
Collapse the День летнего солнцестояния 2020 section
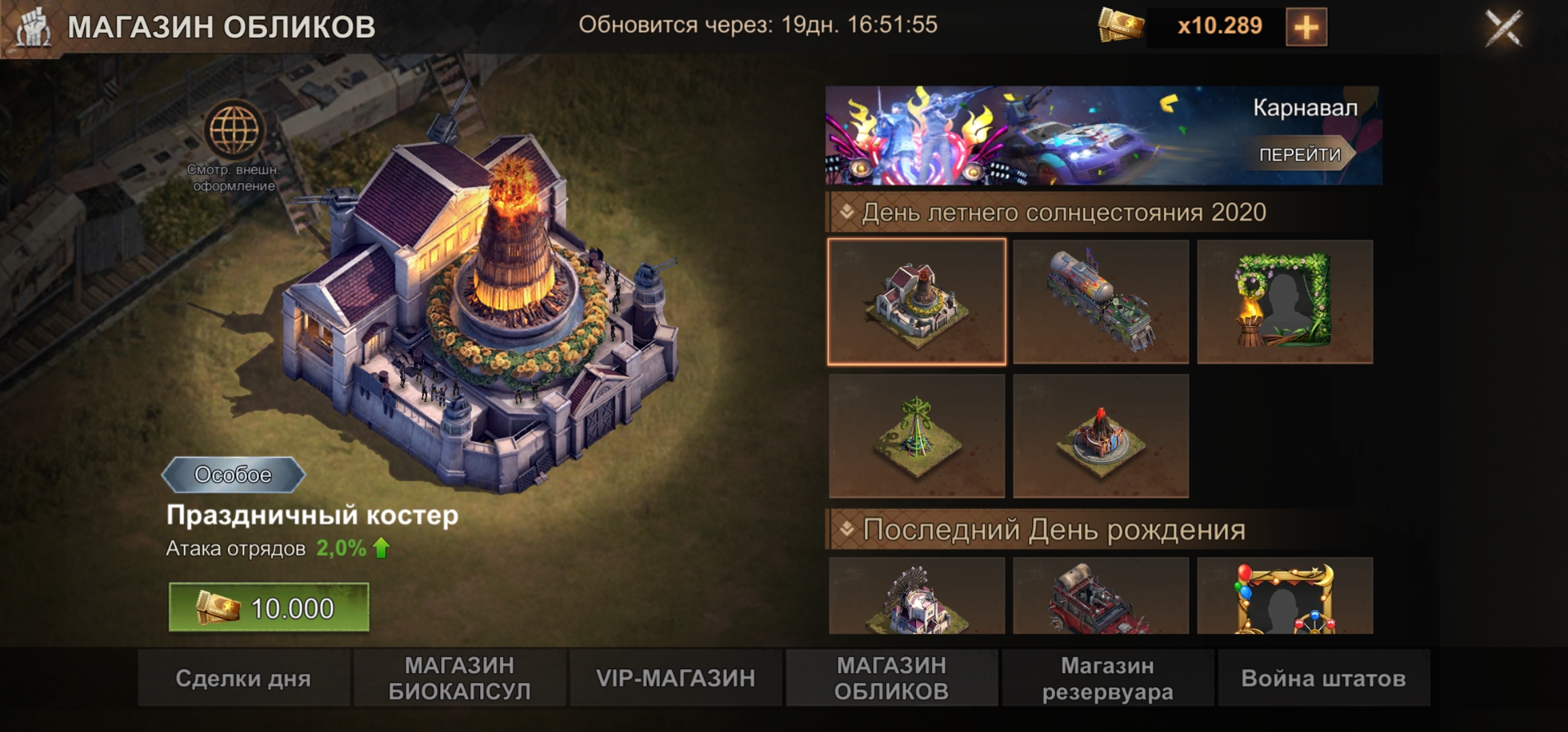tap(847, 212)
